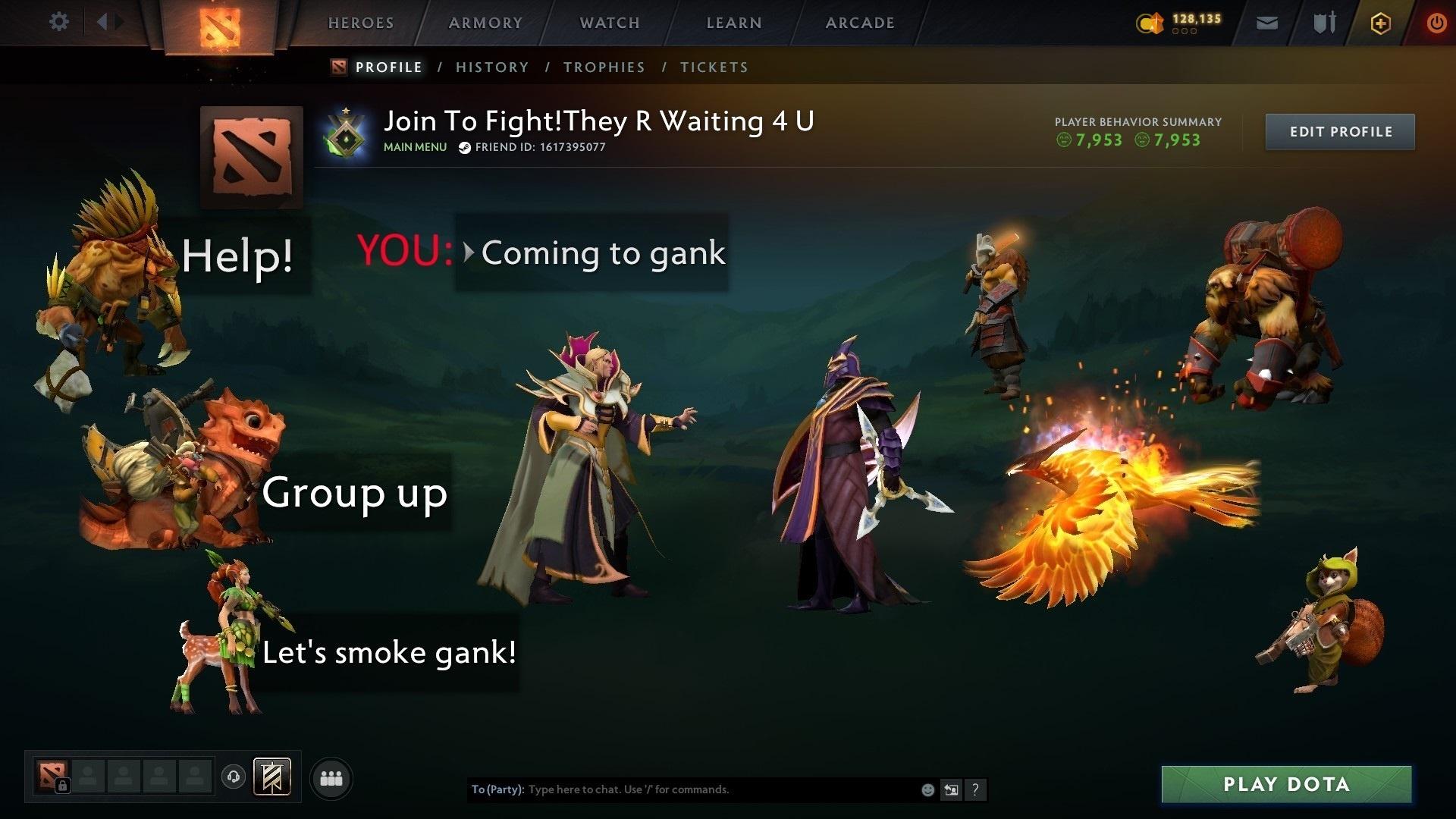This screenshot has height=819, width=1456.
Task: Click the orange power/exit icon
Action: pyautogui.click(x=1436, y=23)
